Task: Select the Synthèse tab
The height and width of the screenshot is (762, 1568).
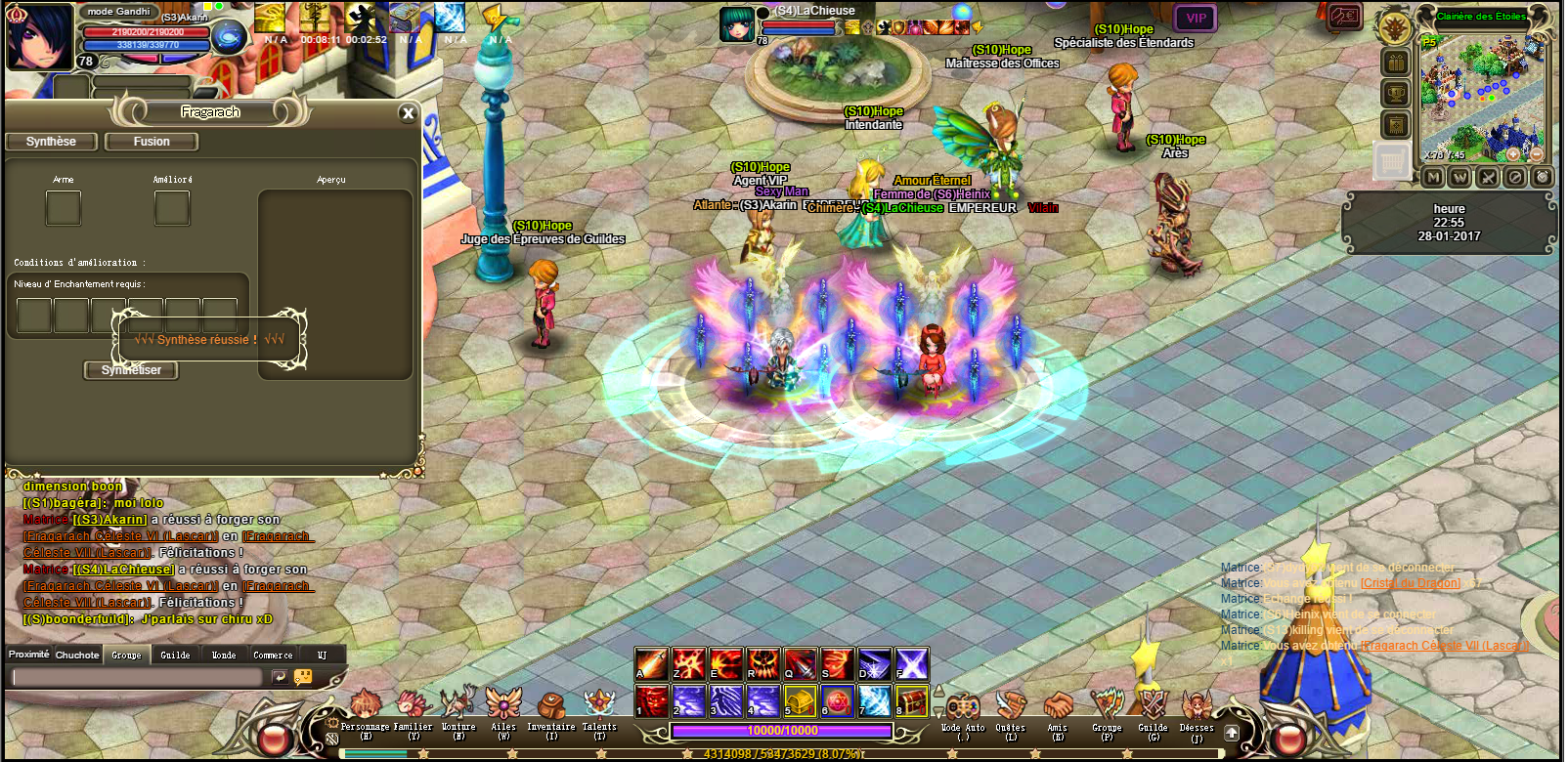Action: point(51,142)
